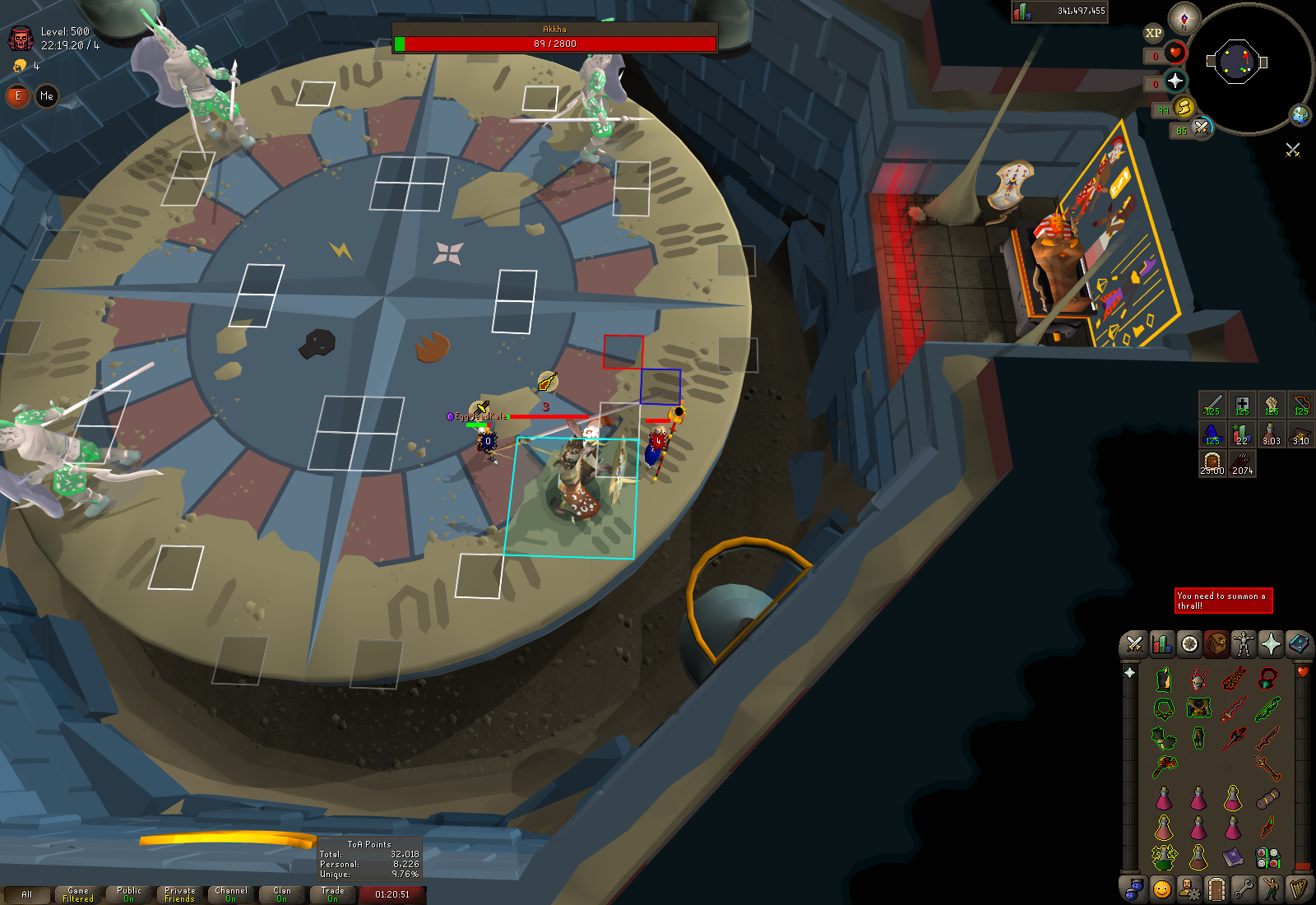Show the Worn Equipment tab
The image size is (1316, 905).
1244,644
